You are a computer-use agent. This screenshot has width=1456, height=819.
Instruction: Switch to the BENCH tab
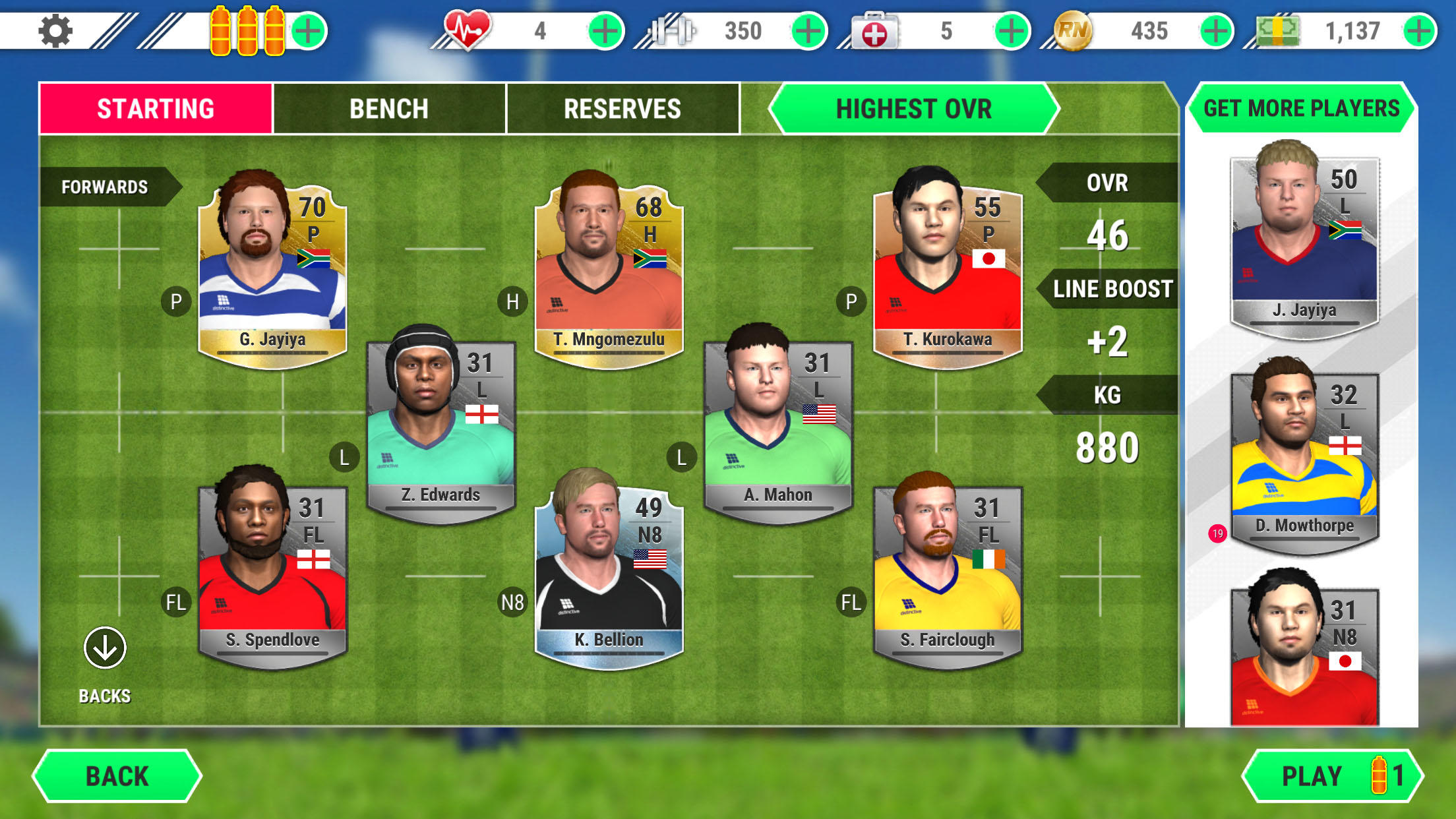click(389, 109)
